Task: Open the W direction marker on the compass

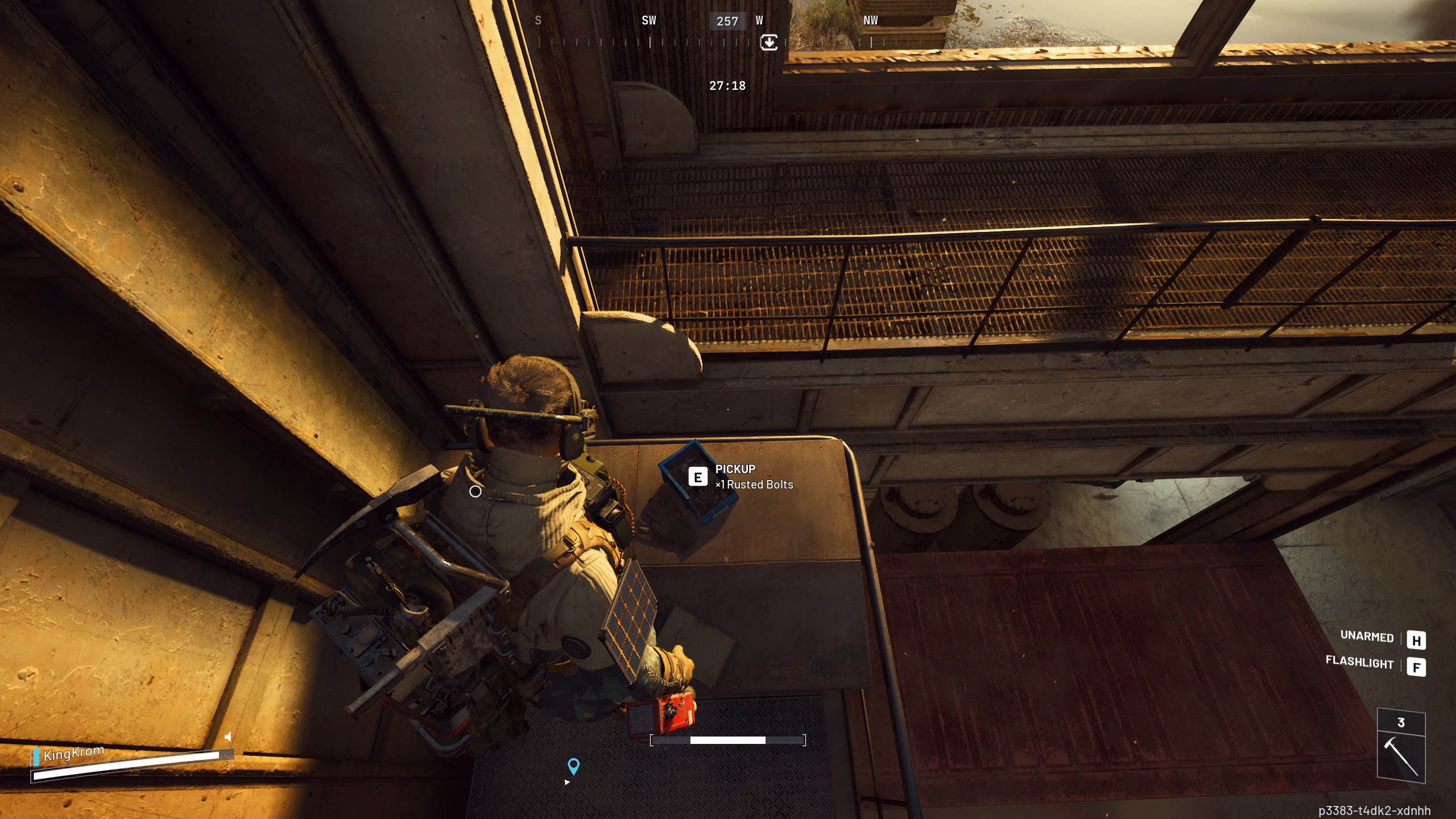Action: point(760,20)
